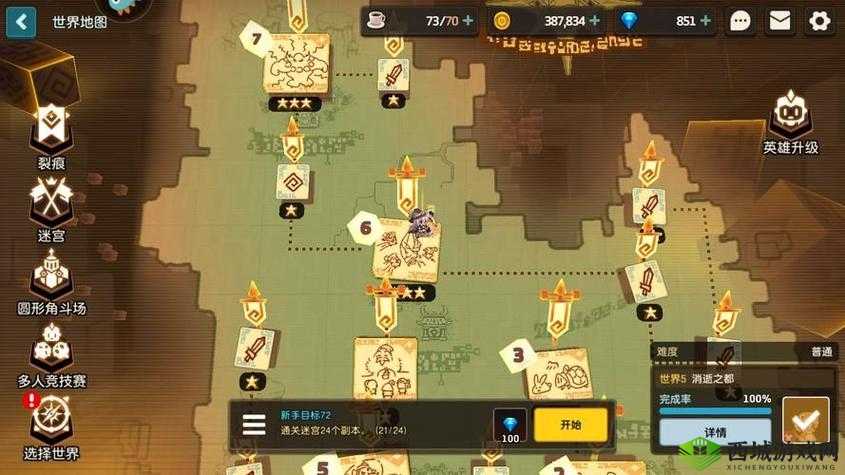Change the 难度 difficulty setting
The width and height of the screenshot is (845, 475).
[x=744, y=352]
